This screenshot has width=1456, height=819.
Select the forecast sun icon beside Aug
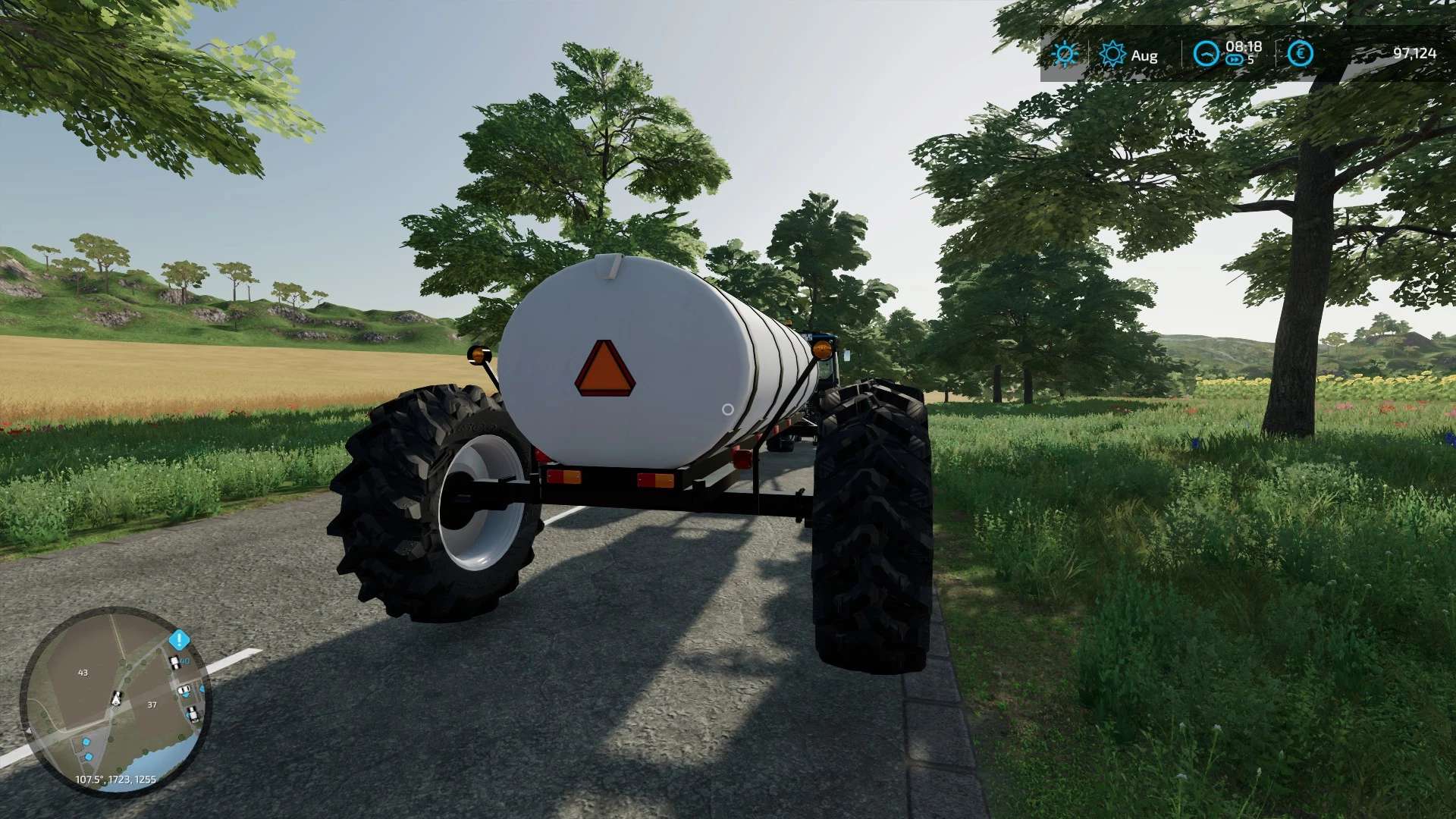[x=1112, y=53]
